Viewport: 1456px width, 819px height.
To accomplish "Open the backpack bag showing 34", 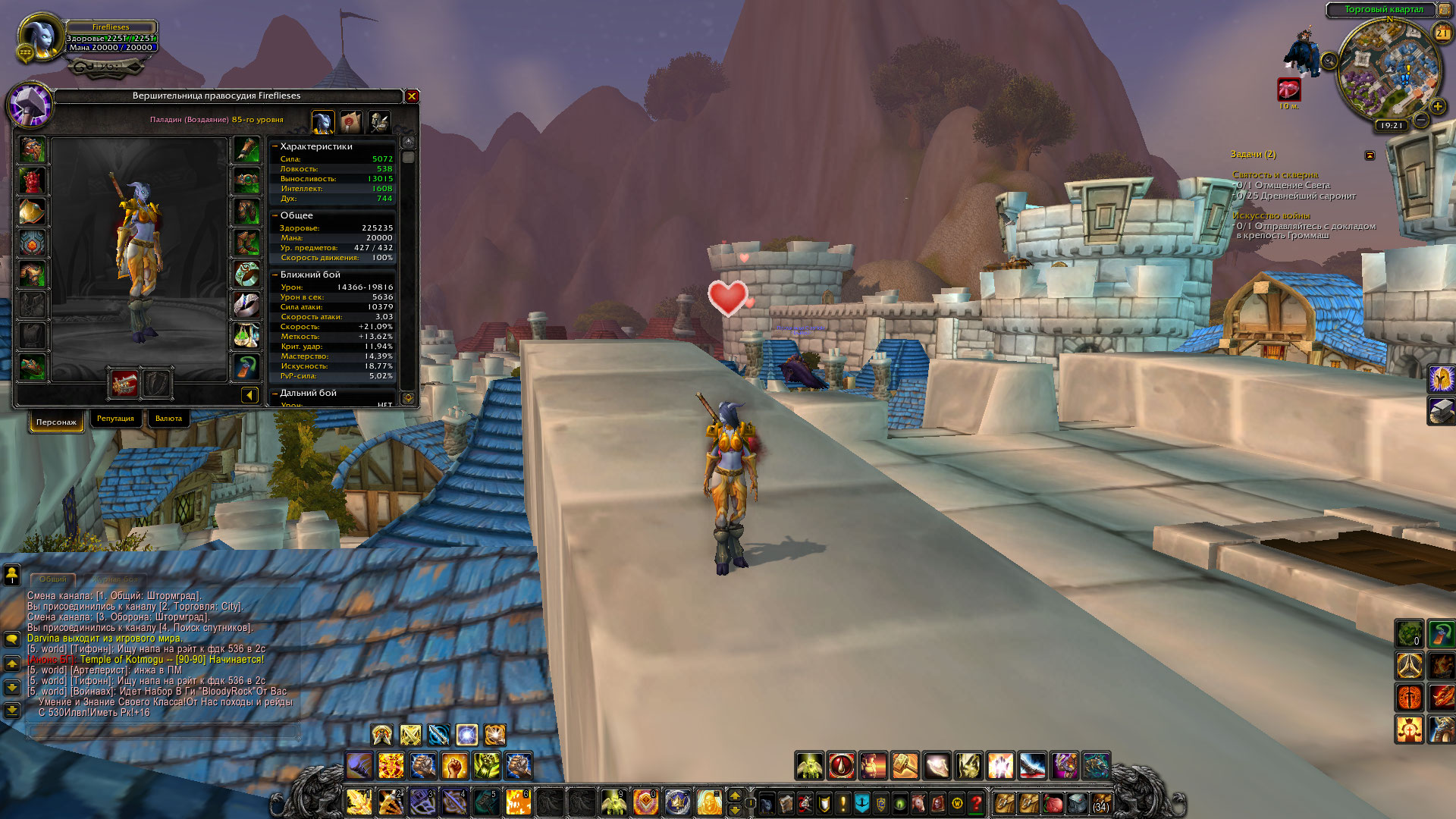I will click(1100, 802).
